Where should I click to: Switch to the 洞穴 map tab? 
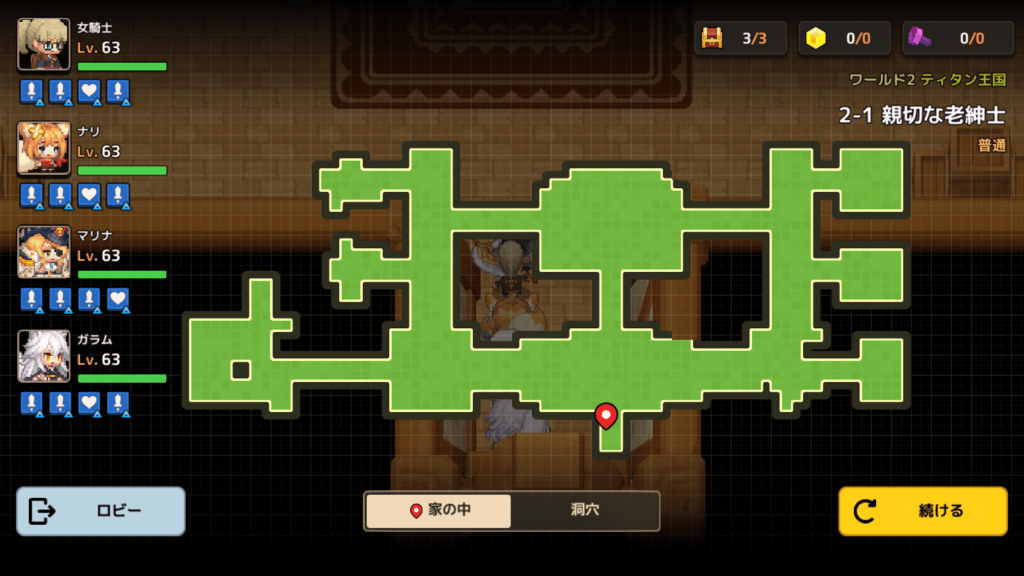(x=584, y=510)
